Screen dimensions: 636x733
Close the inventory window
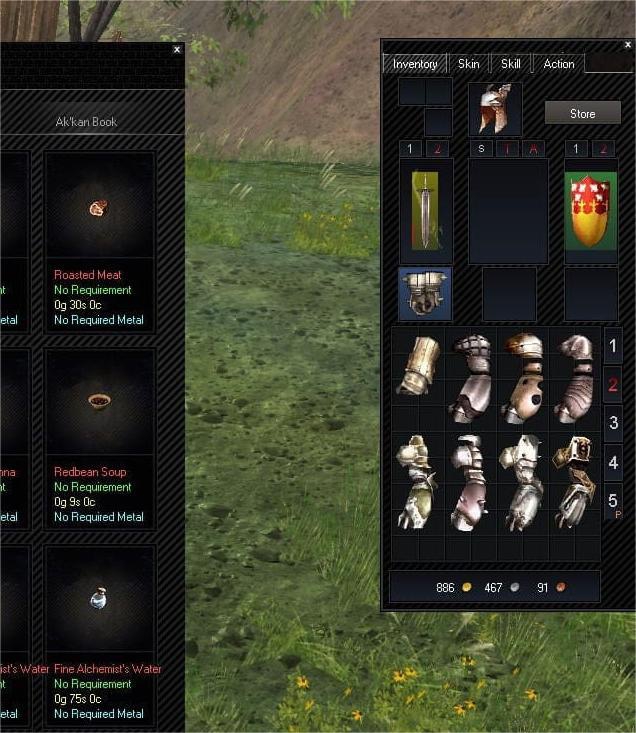point(626,44)
